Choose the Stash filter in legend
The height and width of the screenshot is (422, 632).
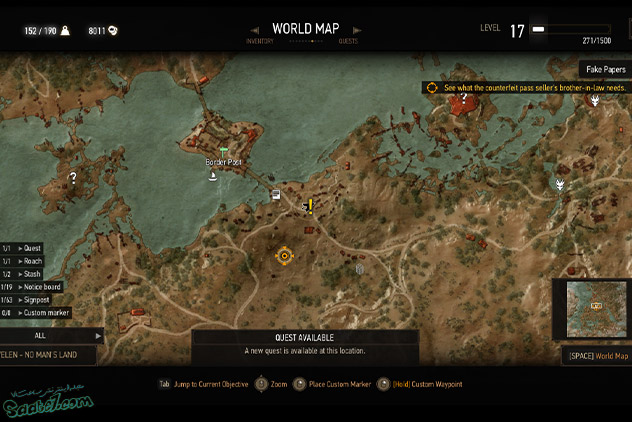tap(31, 273)
